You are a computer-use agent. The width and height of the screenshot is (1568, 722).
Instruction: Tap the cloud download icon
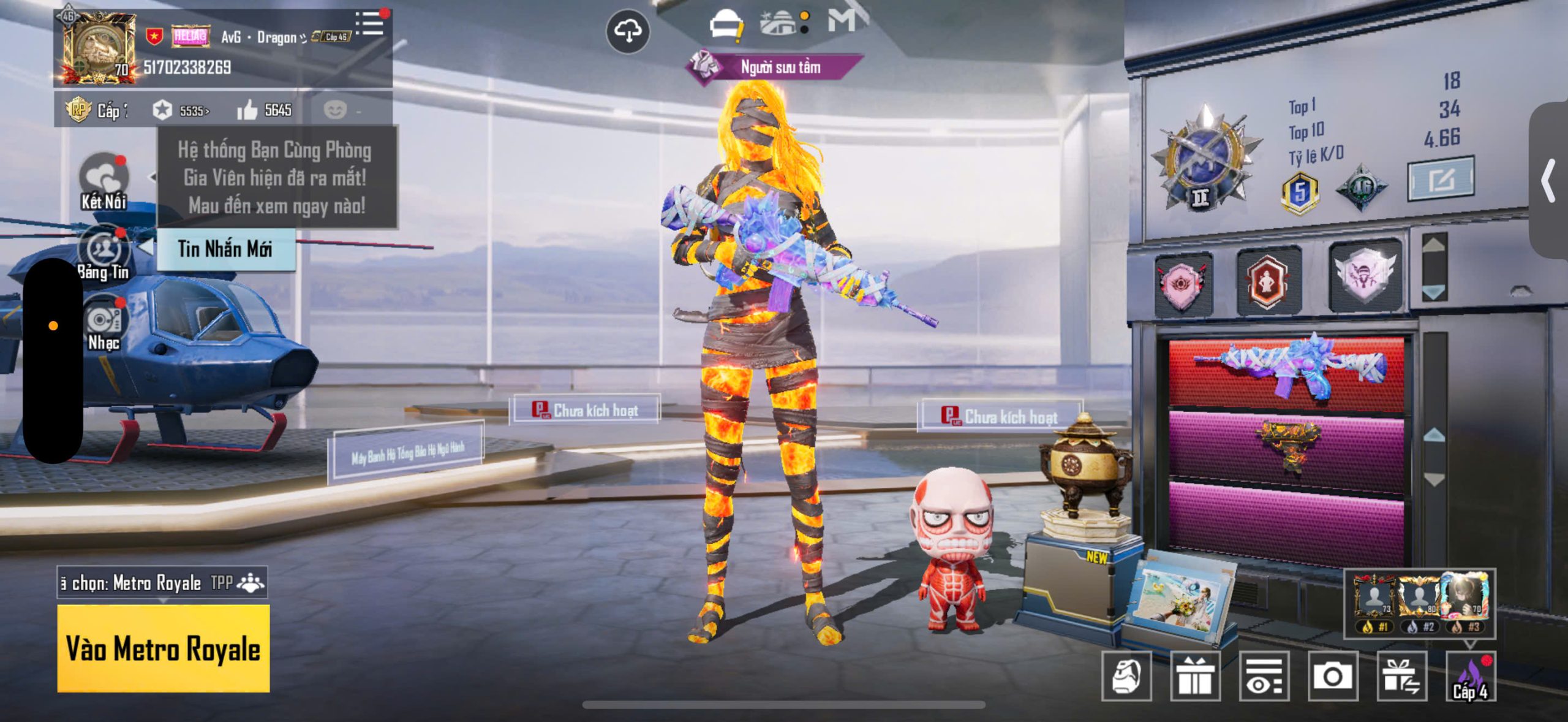click(x=628, y=31)
